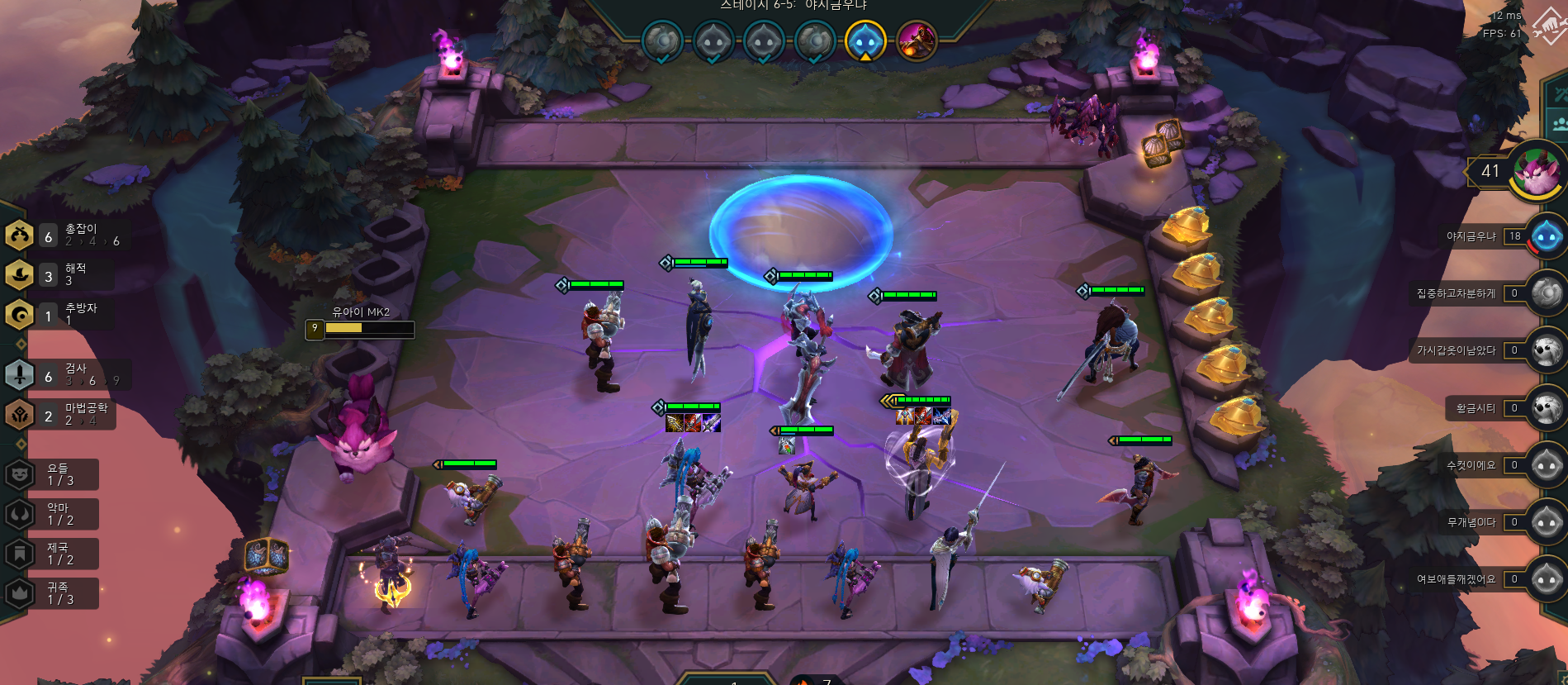Inspect the 추방자 (Exile) trait entry
The image size is (1568, 685).
66,314
